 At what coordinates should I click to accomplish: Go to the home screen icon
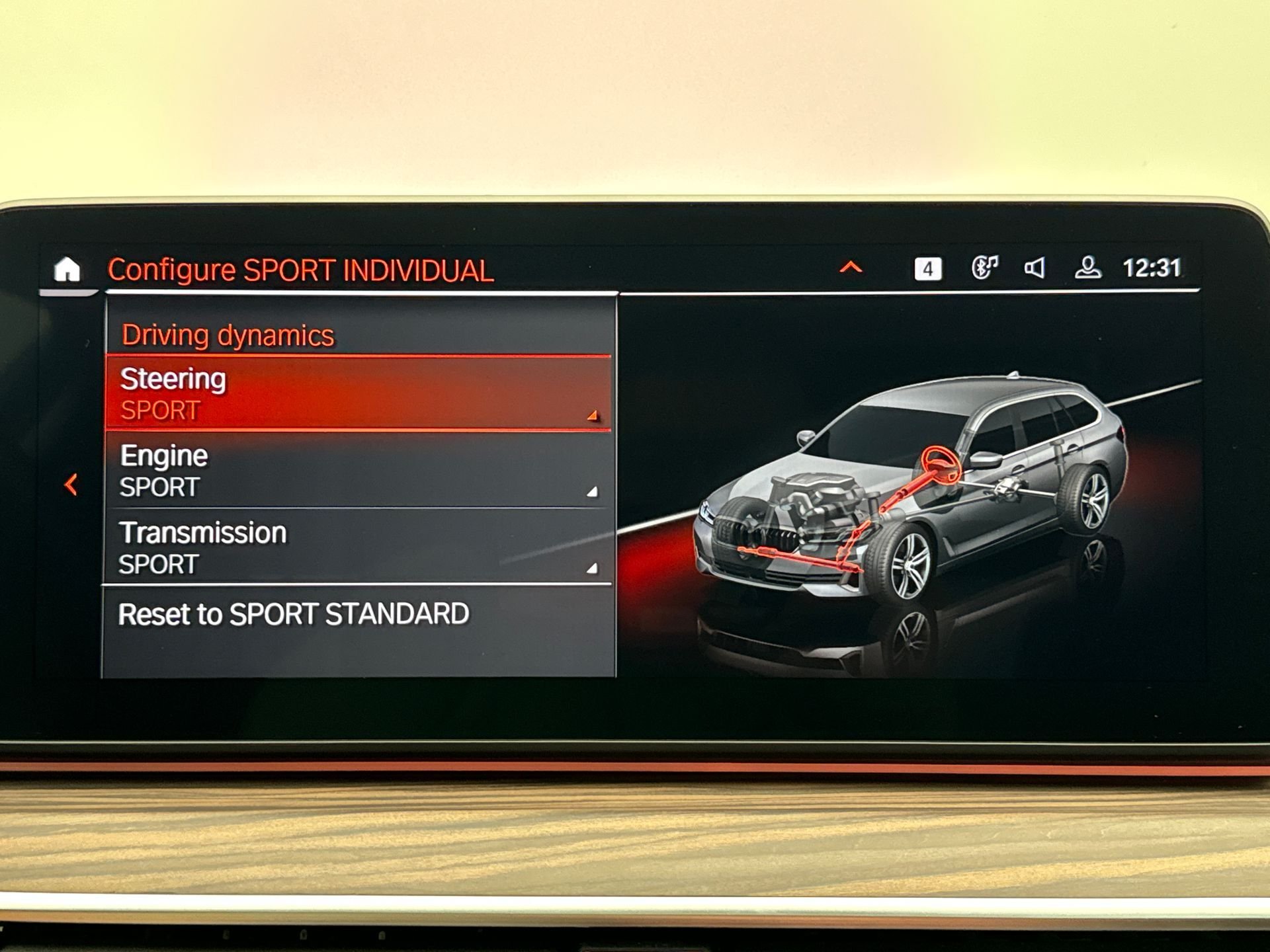click(x=67, y=270)
